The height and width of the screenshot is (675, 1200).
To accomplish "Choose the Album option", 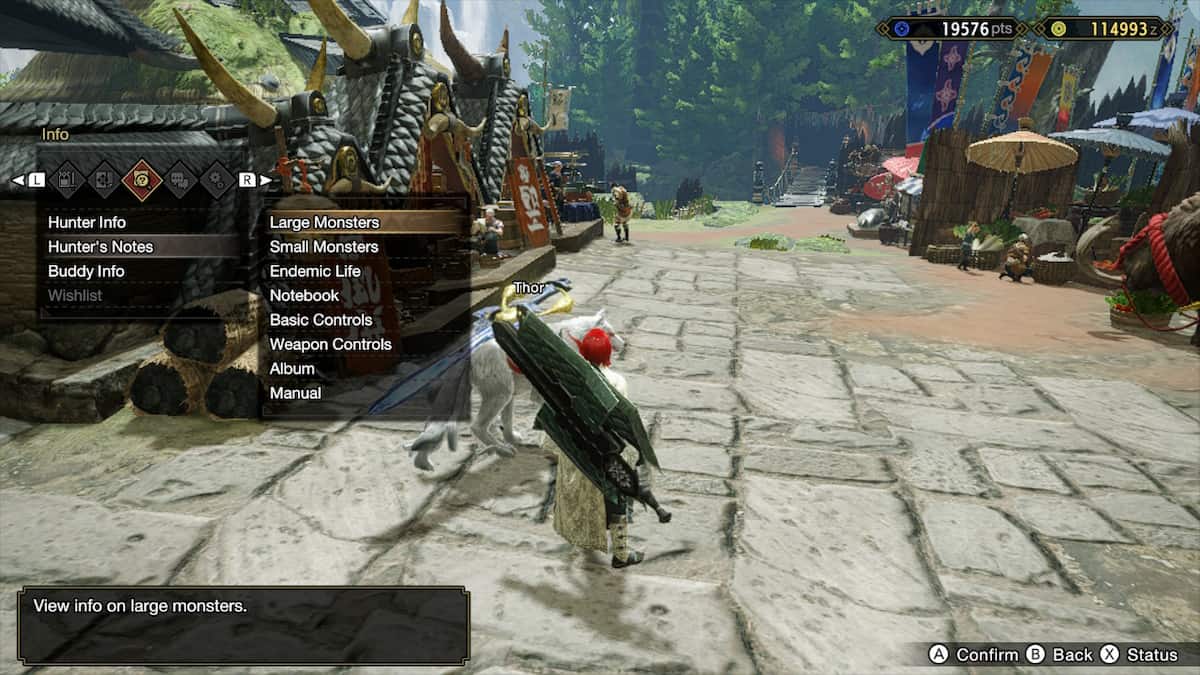I will [292, 368].
